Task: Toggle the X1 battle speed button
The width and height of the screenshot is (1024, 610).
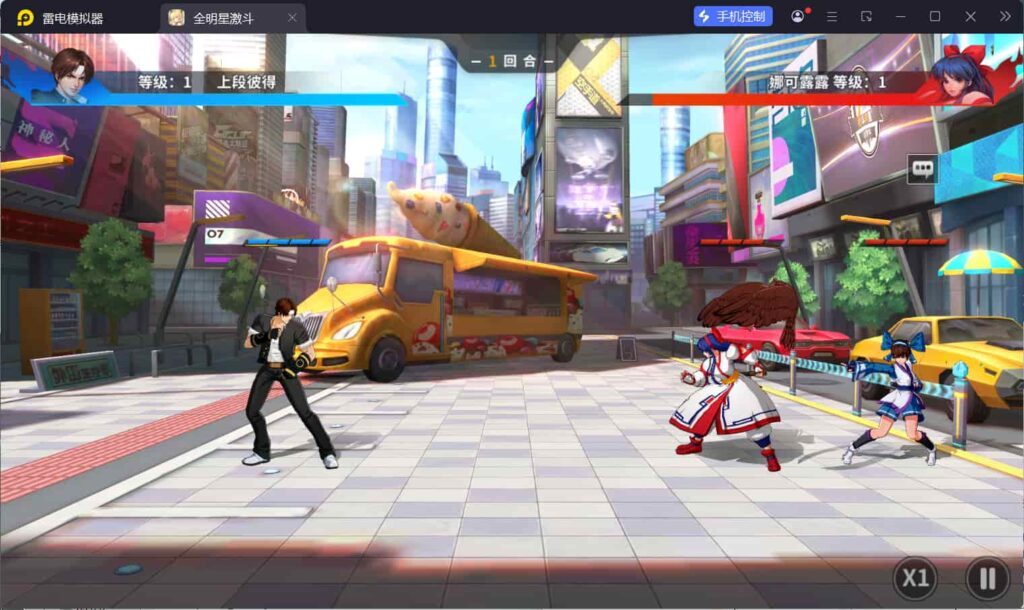Action: point(915,578)
